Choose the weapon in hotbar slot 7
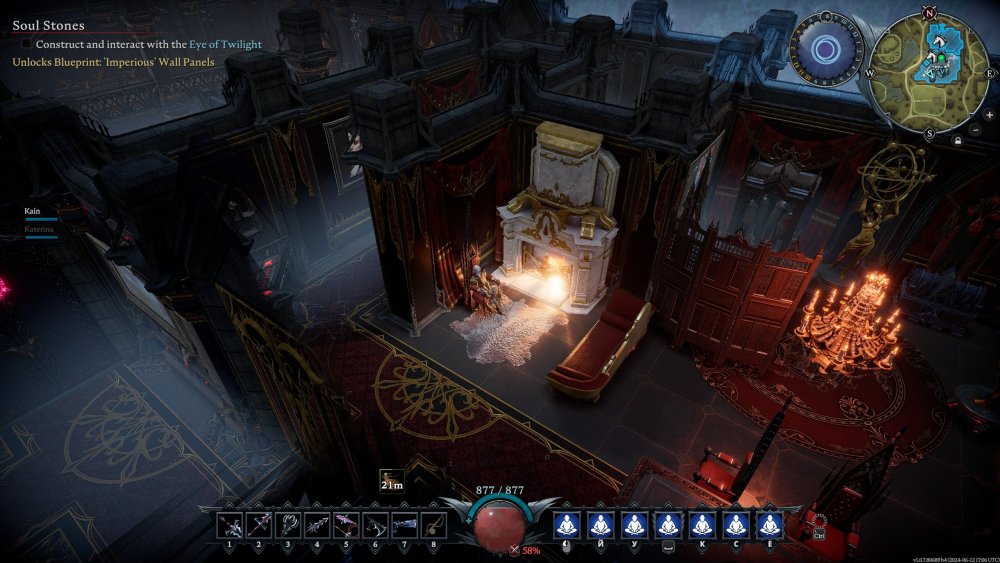 pyautogui.click(x=404, y=524)
